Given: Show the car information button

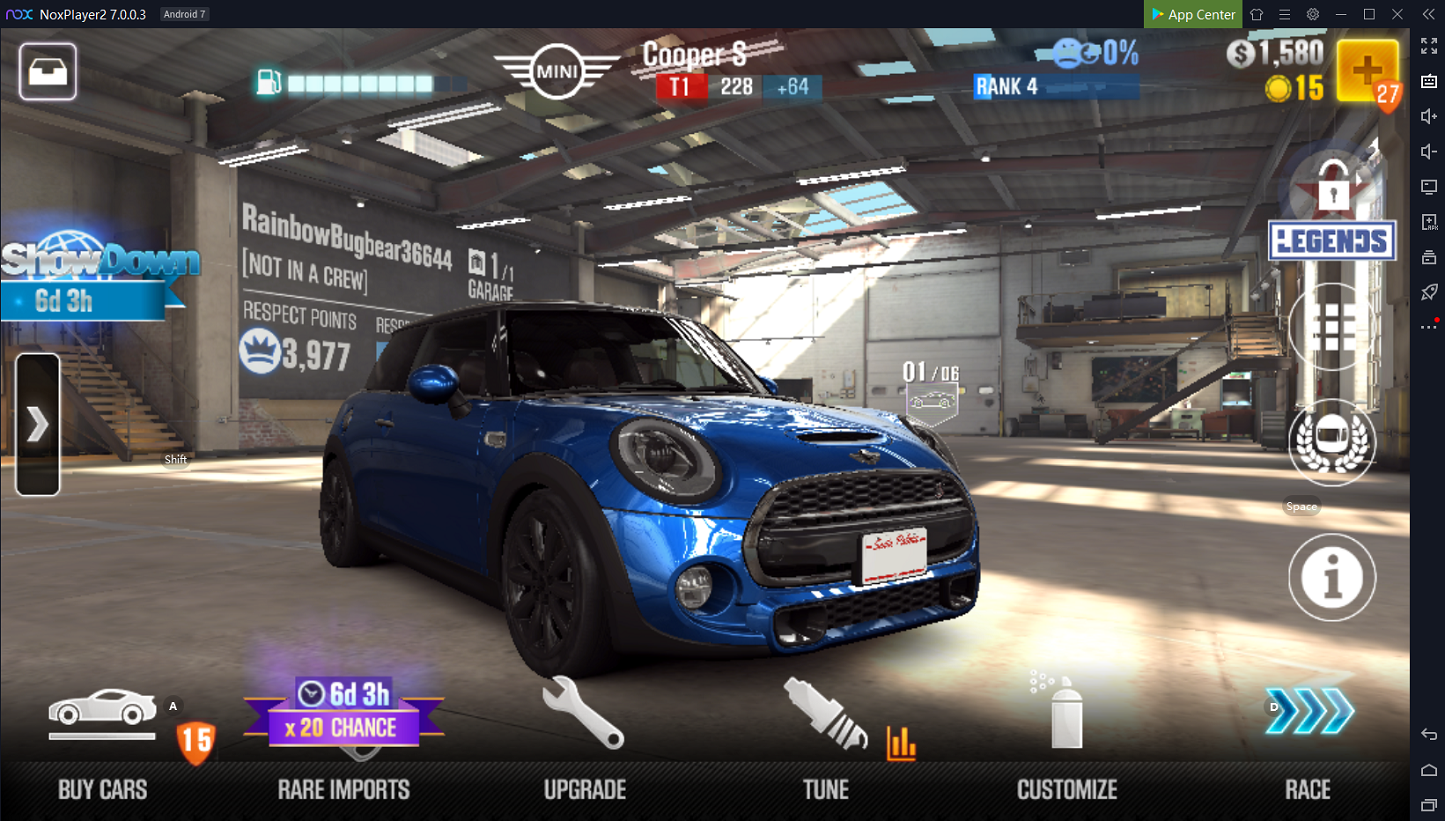Looking at the screenshot, I should point(1332,577).
